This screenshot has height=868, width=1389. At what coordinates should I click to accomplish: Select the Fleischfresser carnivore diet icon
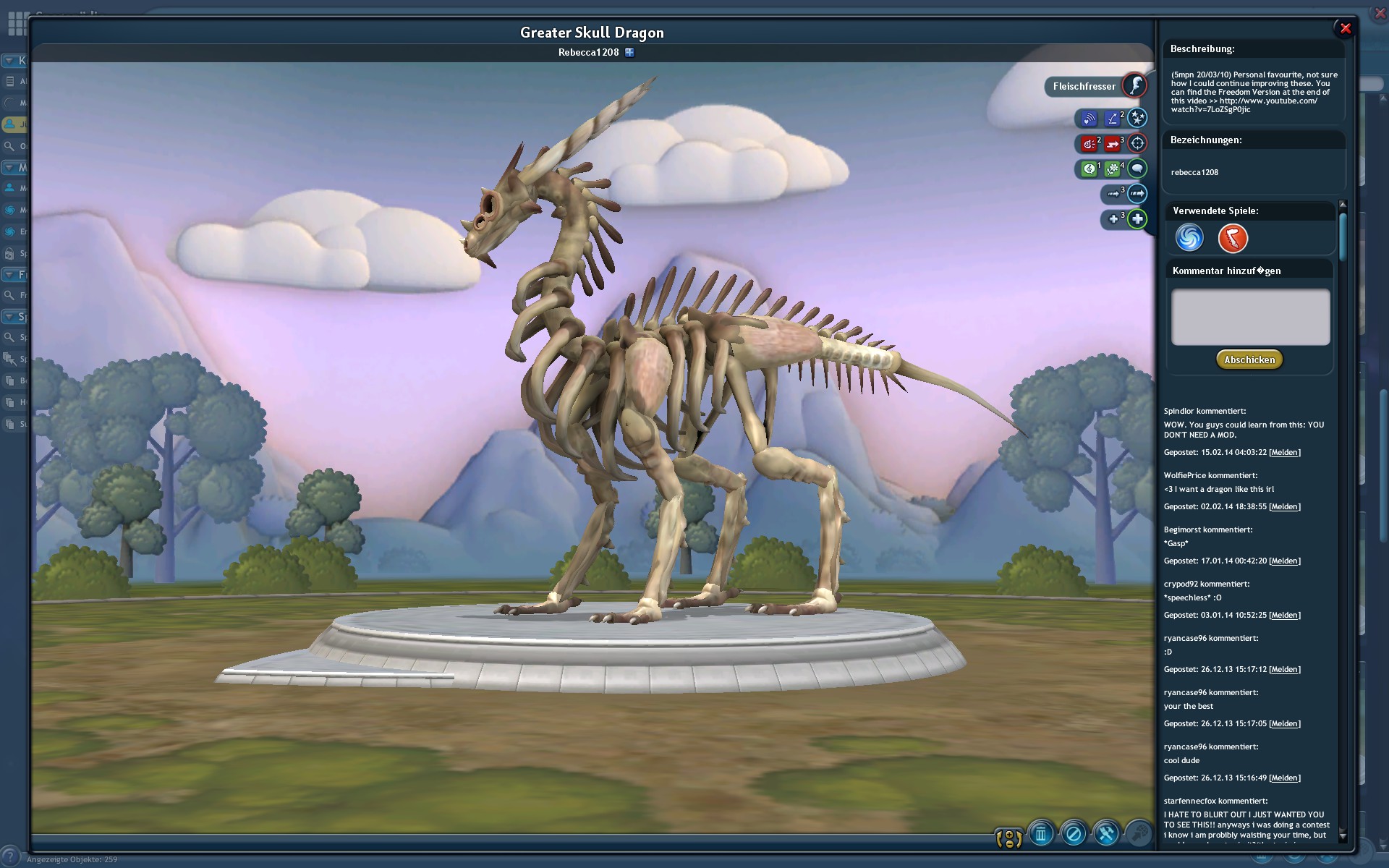1134,85
